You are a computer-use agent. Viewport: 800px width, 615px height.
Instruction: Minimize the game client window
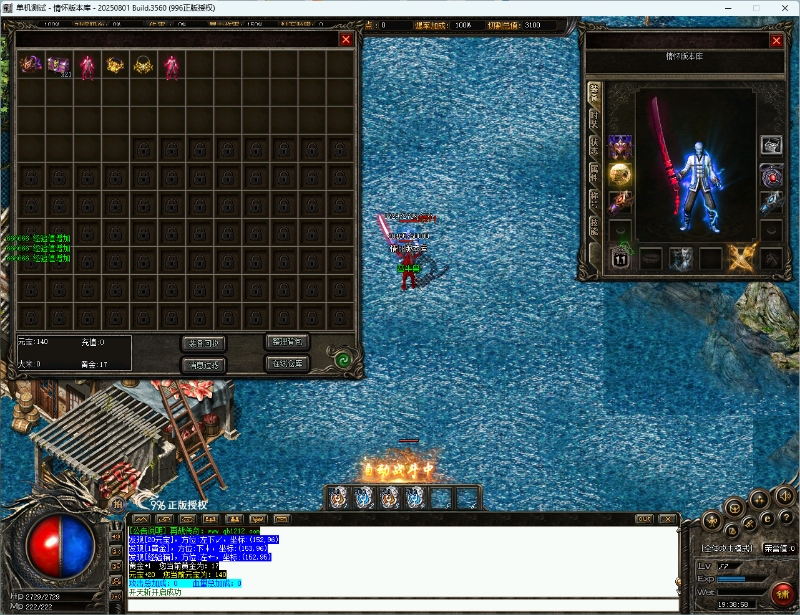pos(728,8)
